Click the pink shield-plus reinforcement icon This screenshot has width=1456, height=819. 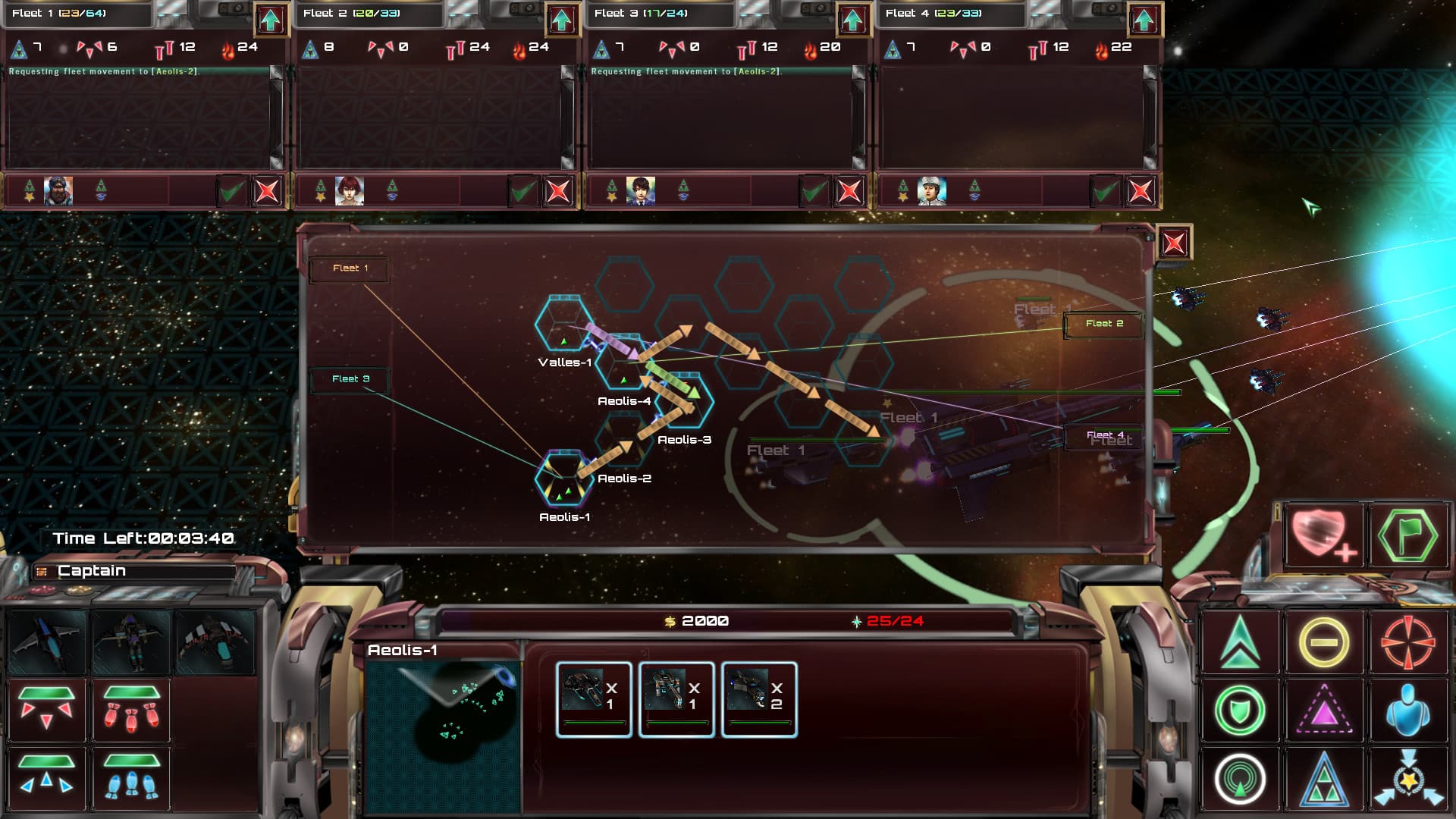pyautogui.click(x=1323, y=533)
